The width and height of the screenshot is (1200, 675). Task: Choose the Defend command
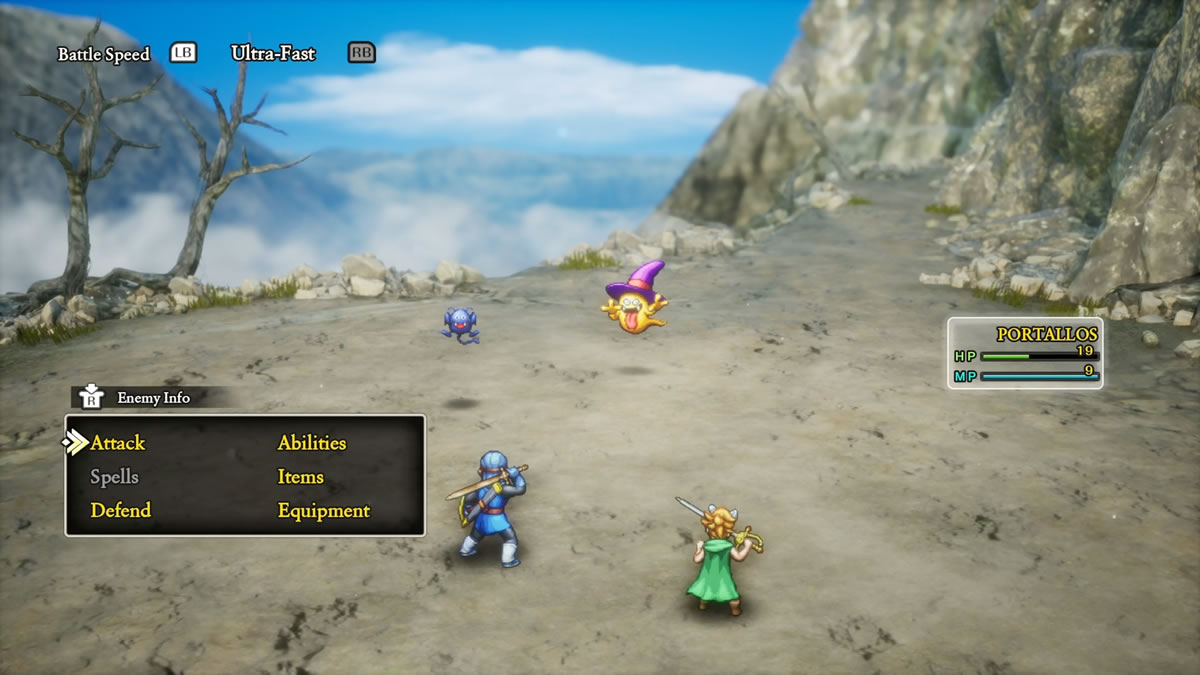click(x=120, y=510)
